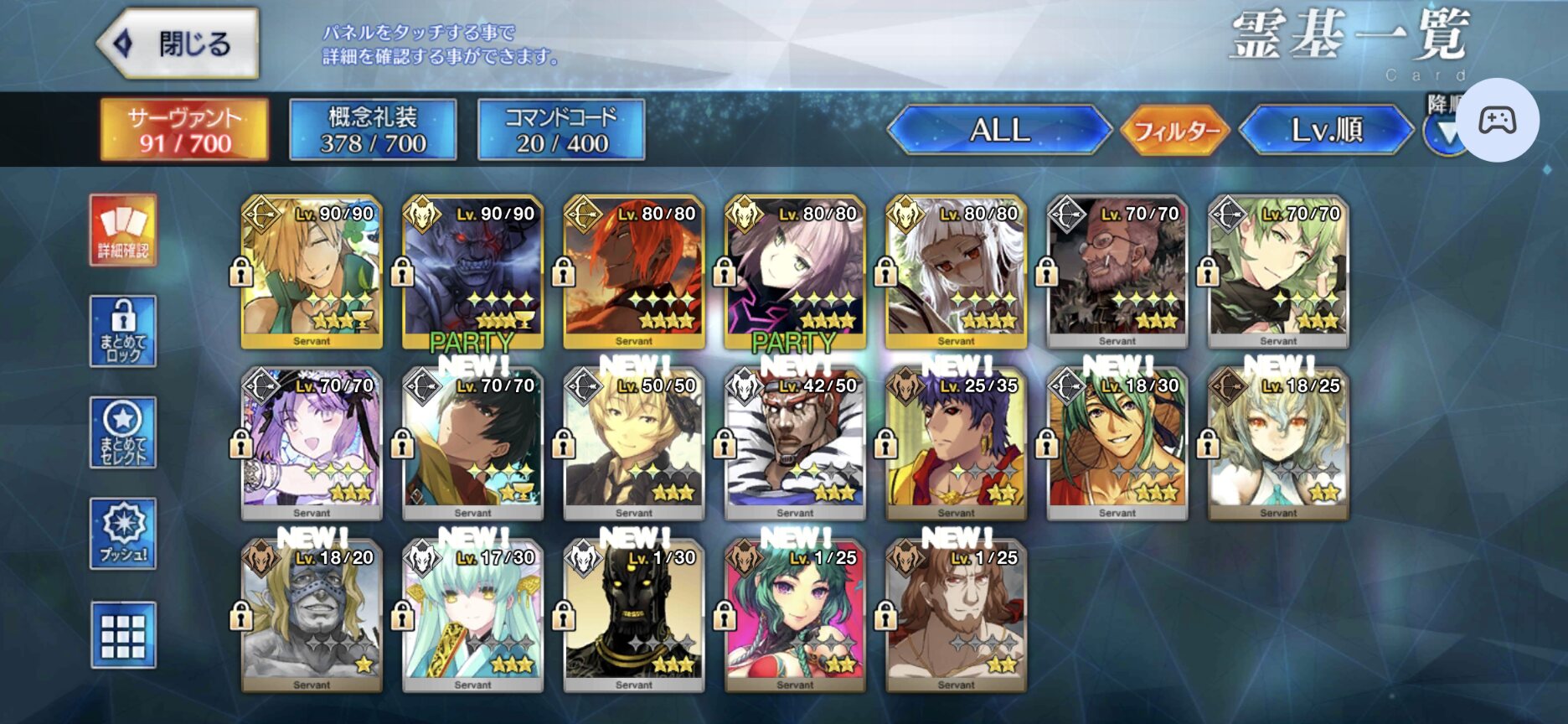This screenshot has height=724, width=1568.
Task: Switch to the コマンドコード tab
Action: click(561, 130)
